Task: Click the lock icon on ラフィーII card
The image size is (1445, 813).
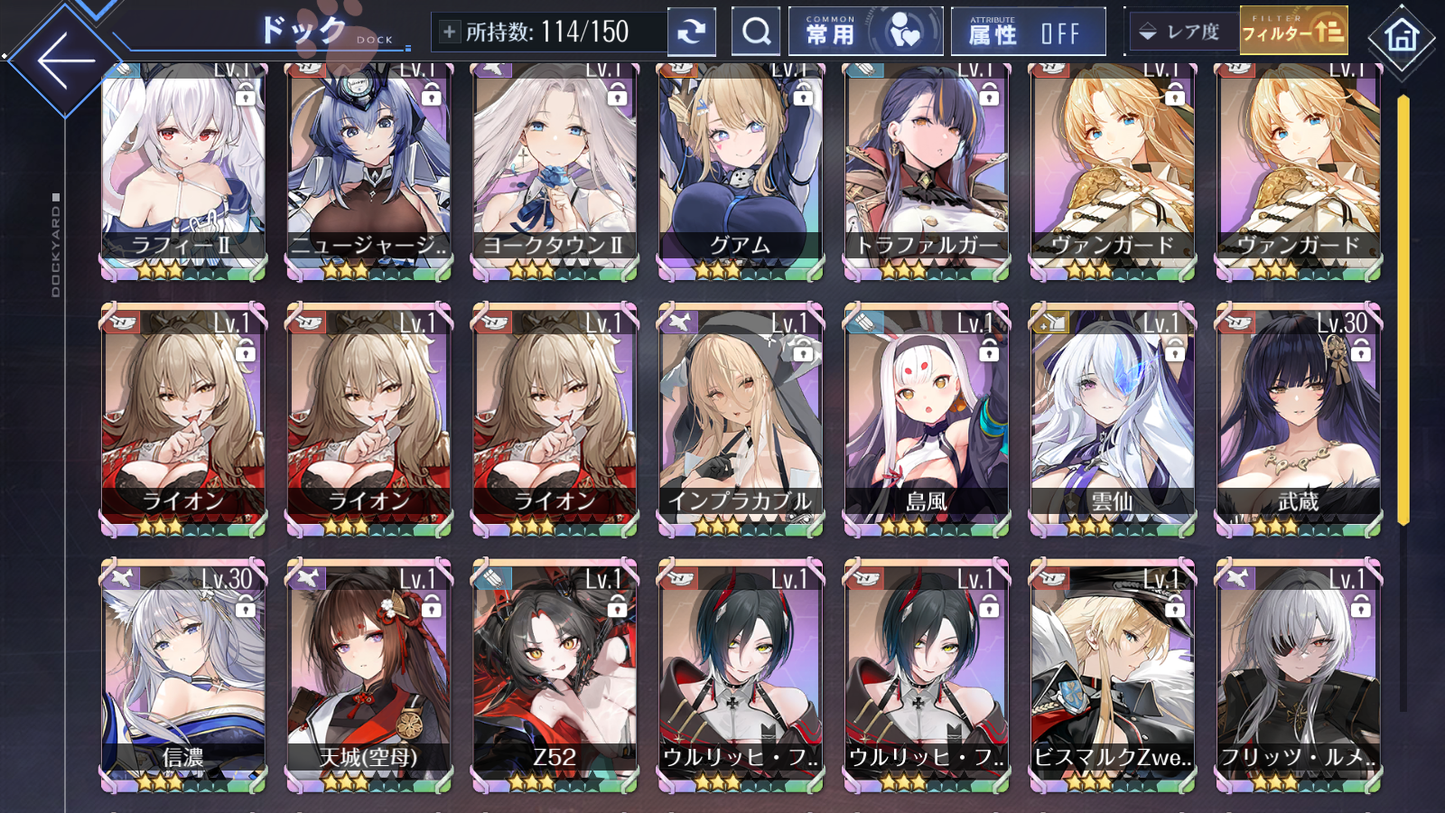Action: click(x=247, y=99)
